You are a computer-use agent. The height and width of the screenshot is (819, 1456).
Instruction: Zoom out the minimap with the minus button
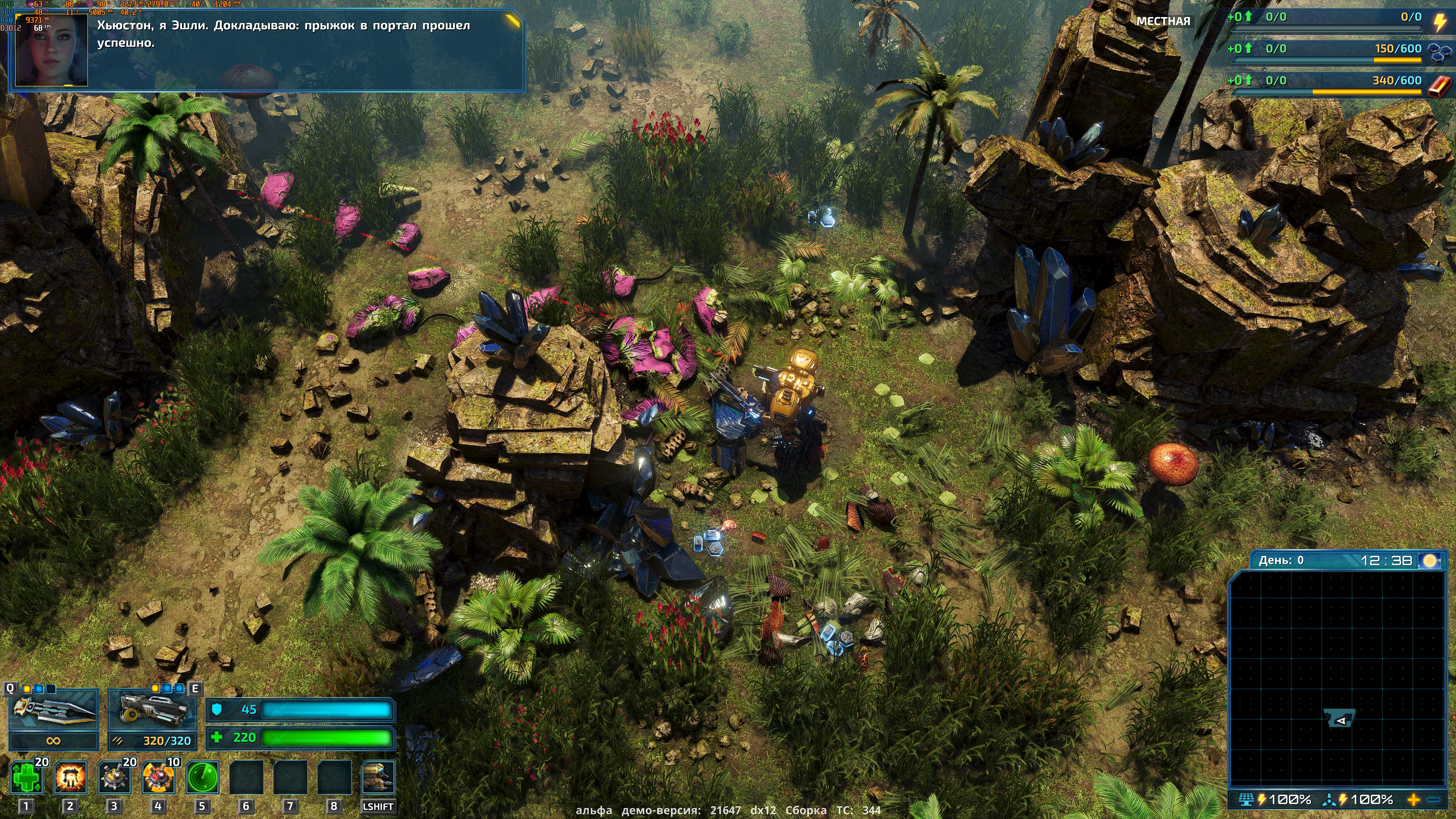tap(1434, 800)
